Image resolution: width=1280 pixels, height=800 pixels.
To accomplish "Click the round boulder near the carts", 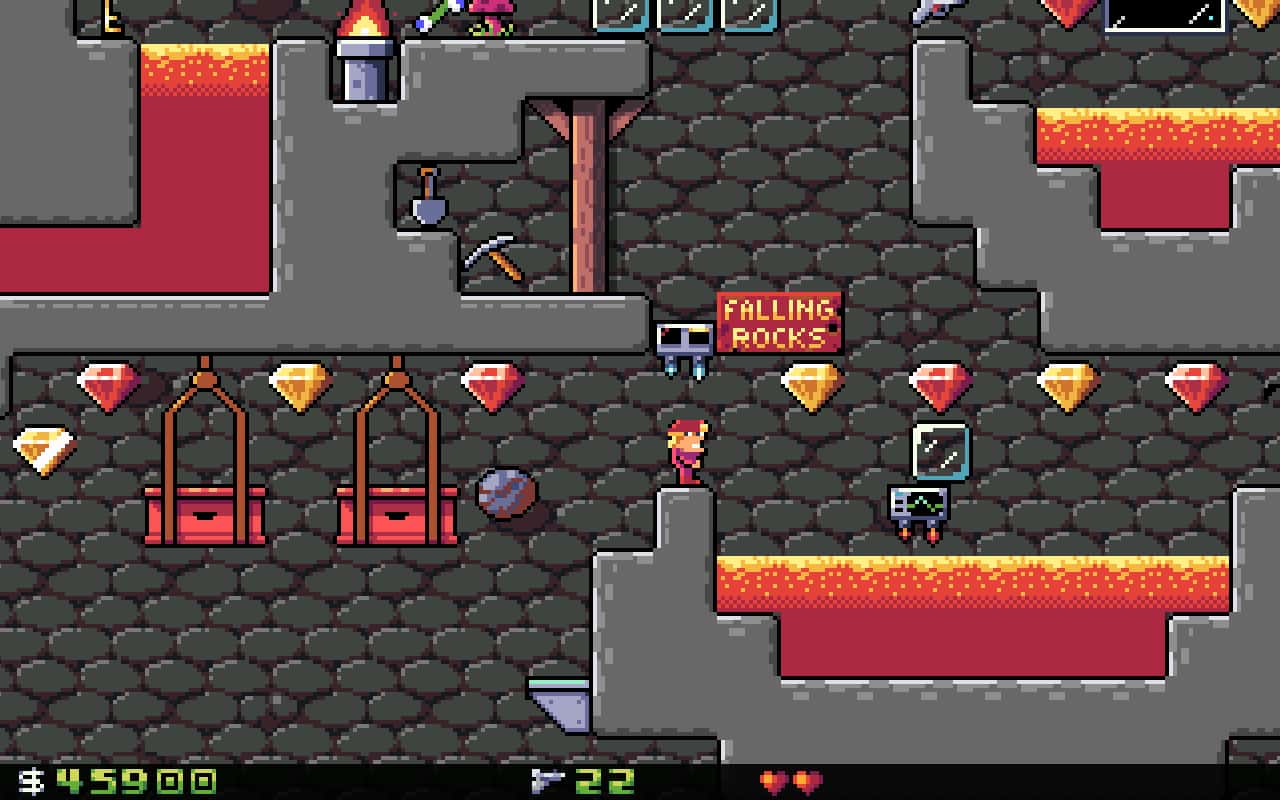I will pyautogui.click(x=506, y=496).
